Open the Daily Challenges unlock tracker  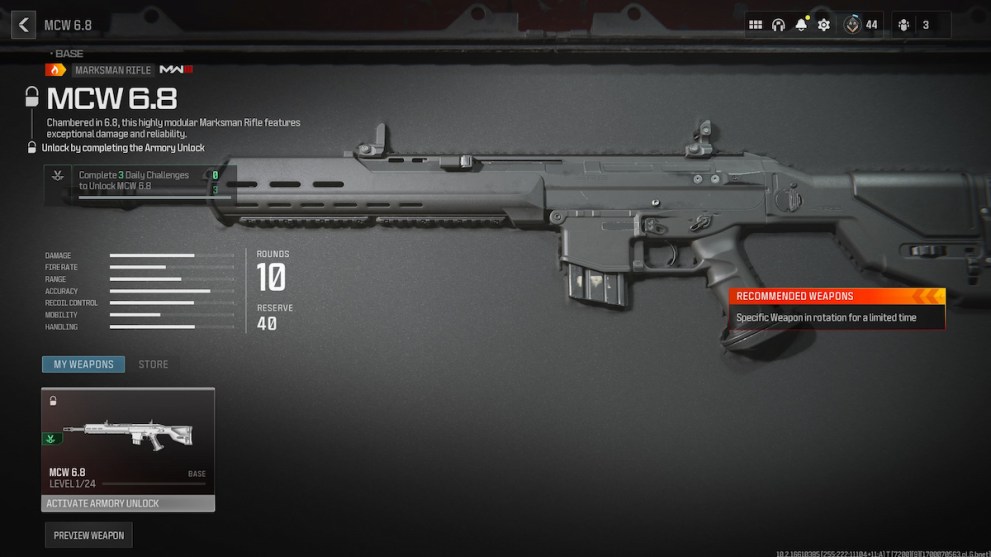(140, 181)
